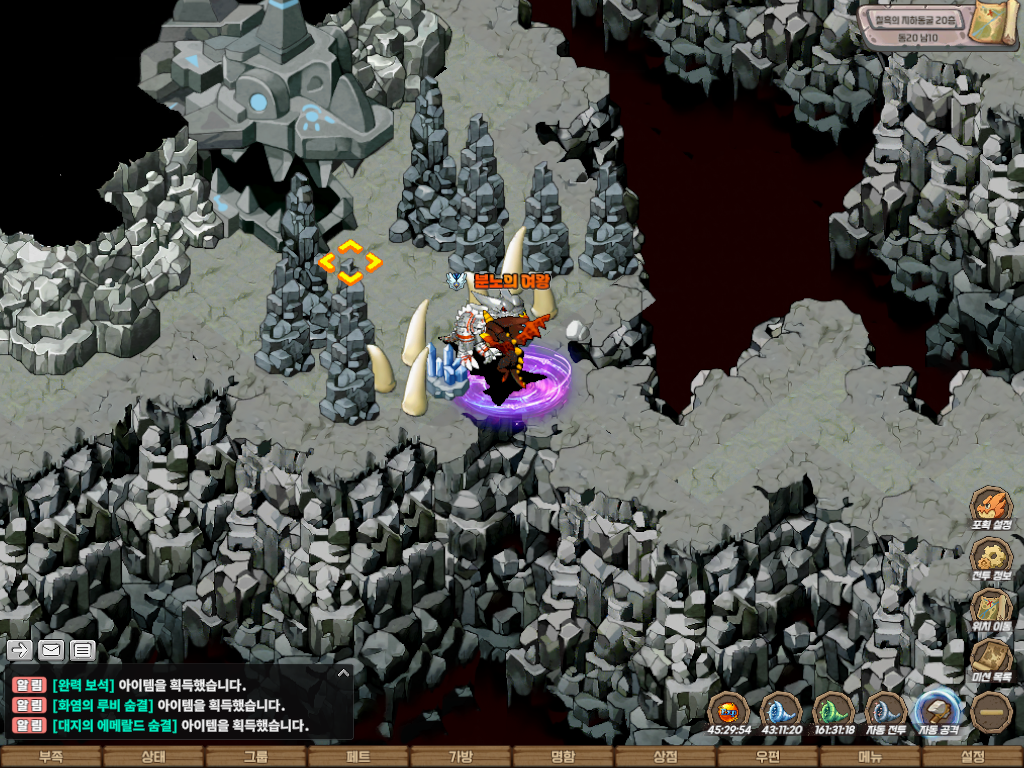1024x768 pixels.
Task: Click the envelope icon above chat
Action: point(51,650)
